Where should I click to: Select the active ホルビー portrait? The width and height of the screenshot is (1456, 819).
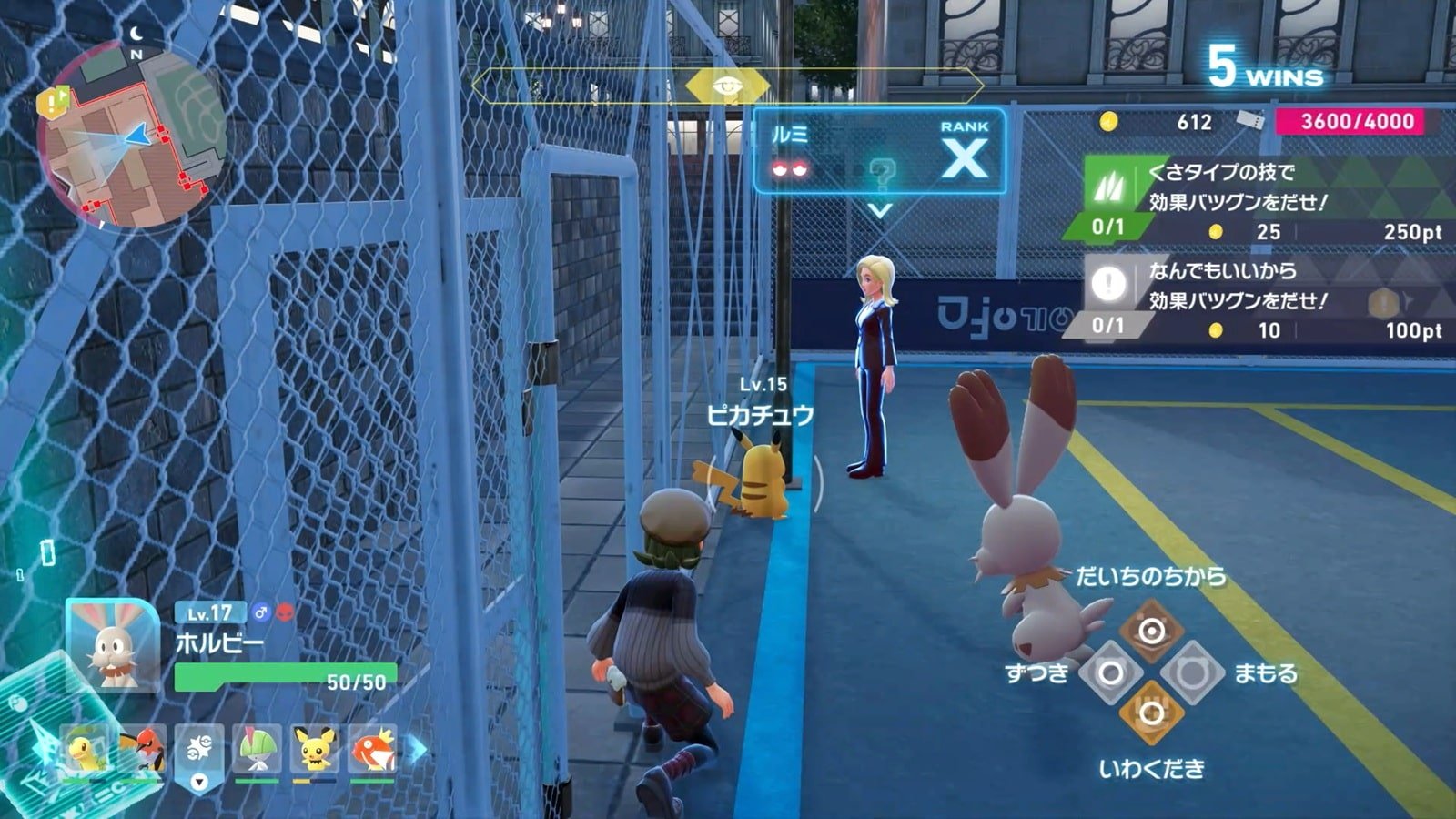113,644
